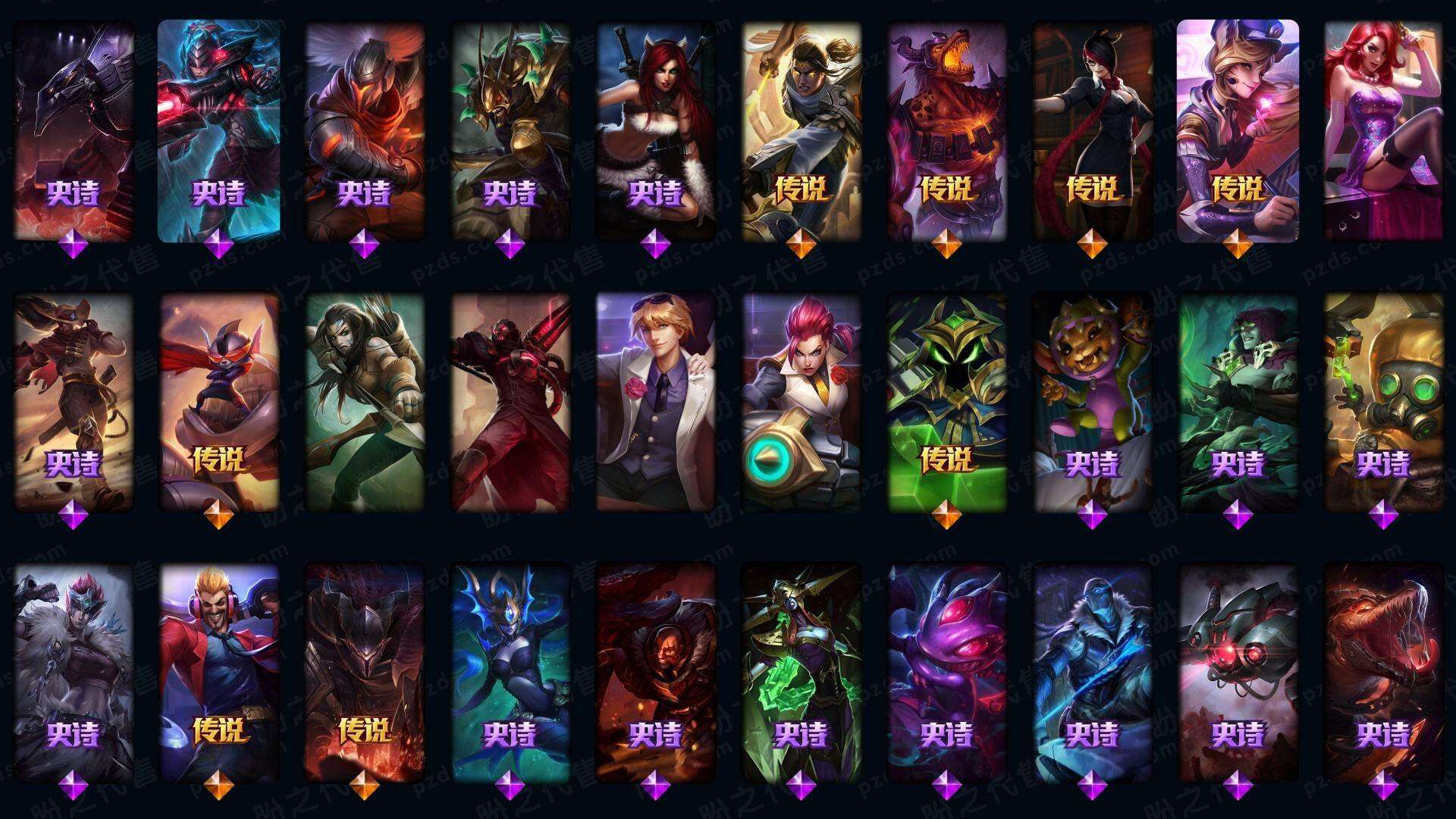Choose the green-eyed hooded wizard card

point(946,402)
